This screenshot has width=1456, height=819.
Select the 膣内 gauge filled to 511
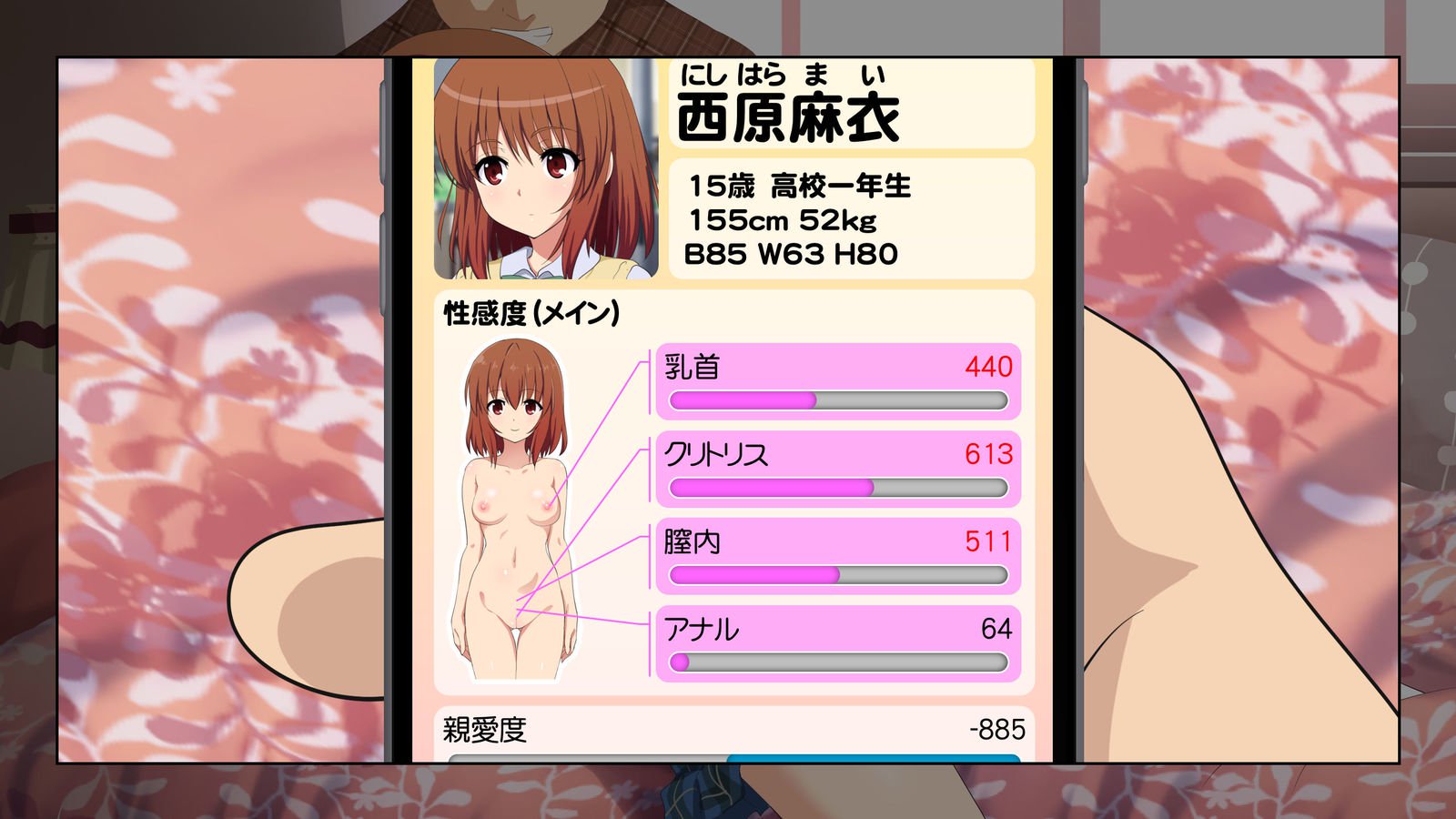pyautogui.click(x=835, y=575)
